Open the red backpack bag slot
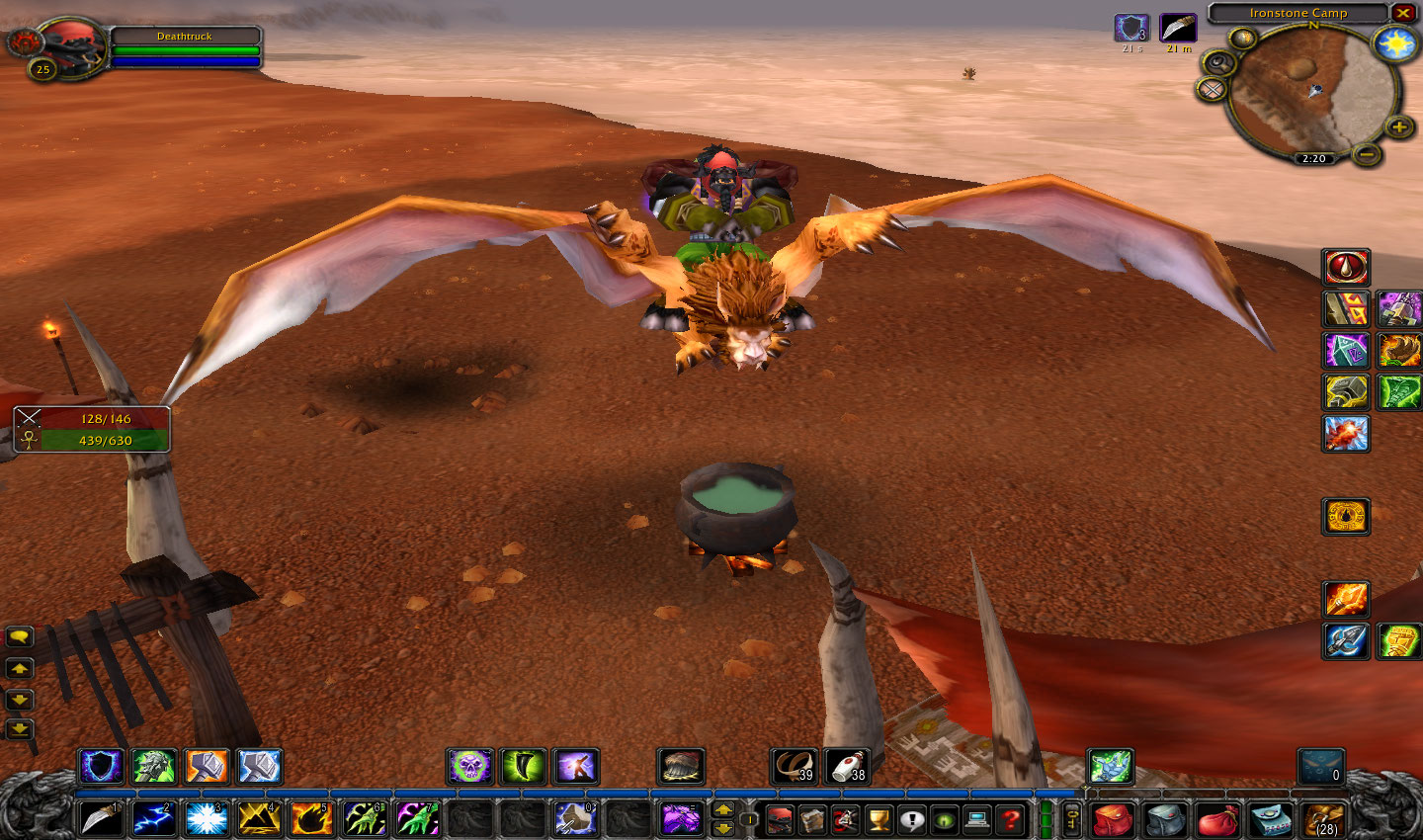 (x=1113, y=820)
